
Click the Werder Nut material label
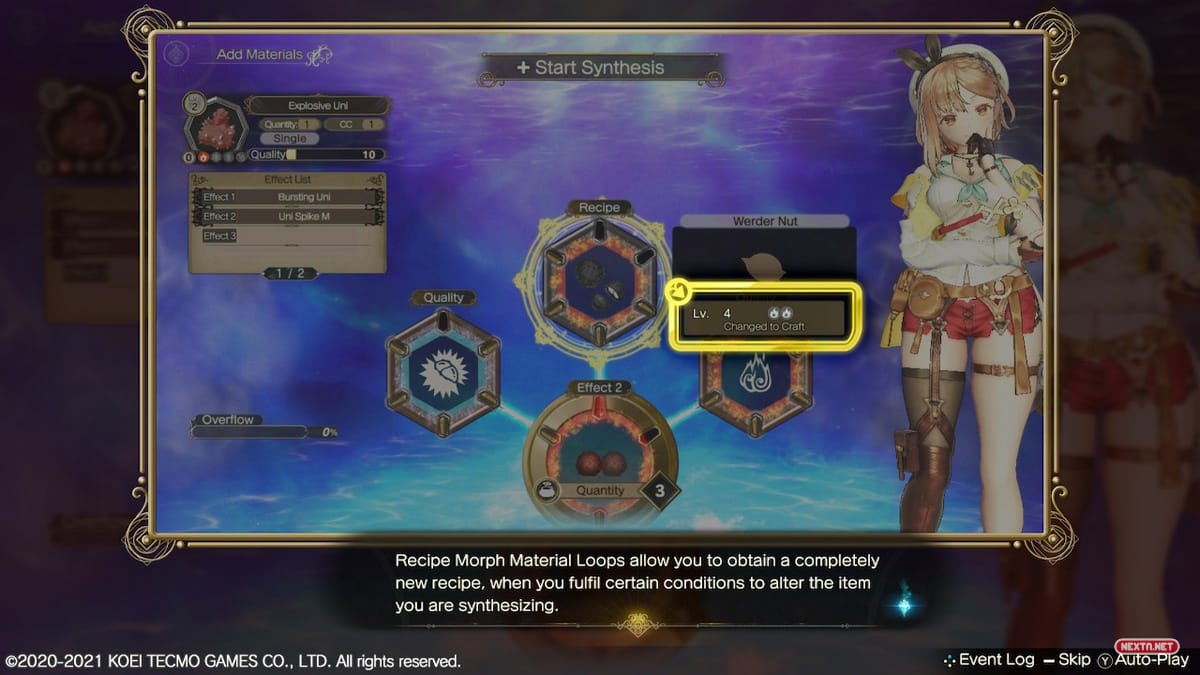tap(765, 220)
